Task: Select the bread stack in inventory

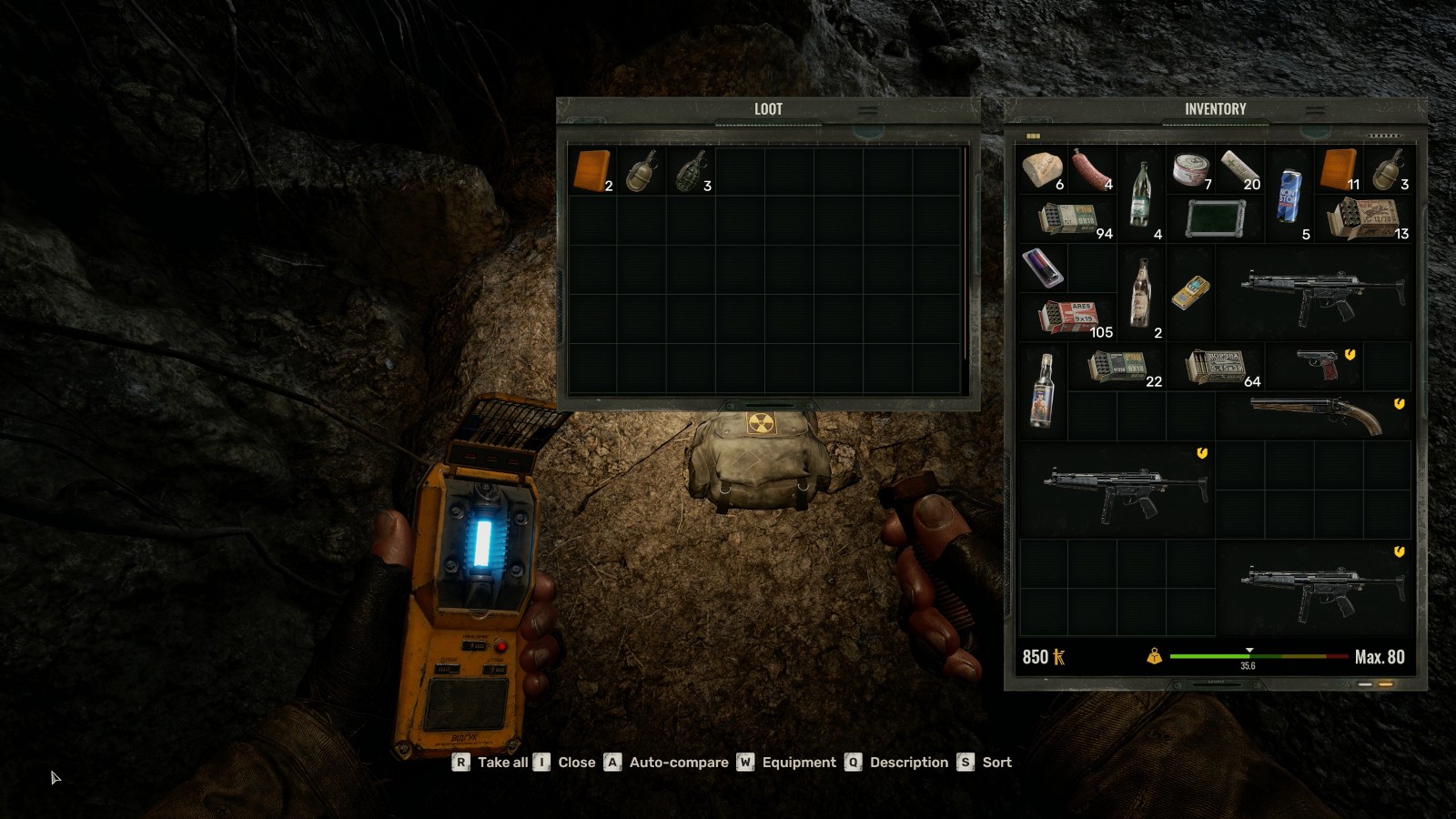Action: [1043, 170]
